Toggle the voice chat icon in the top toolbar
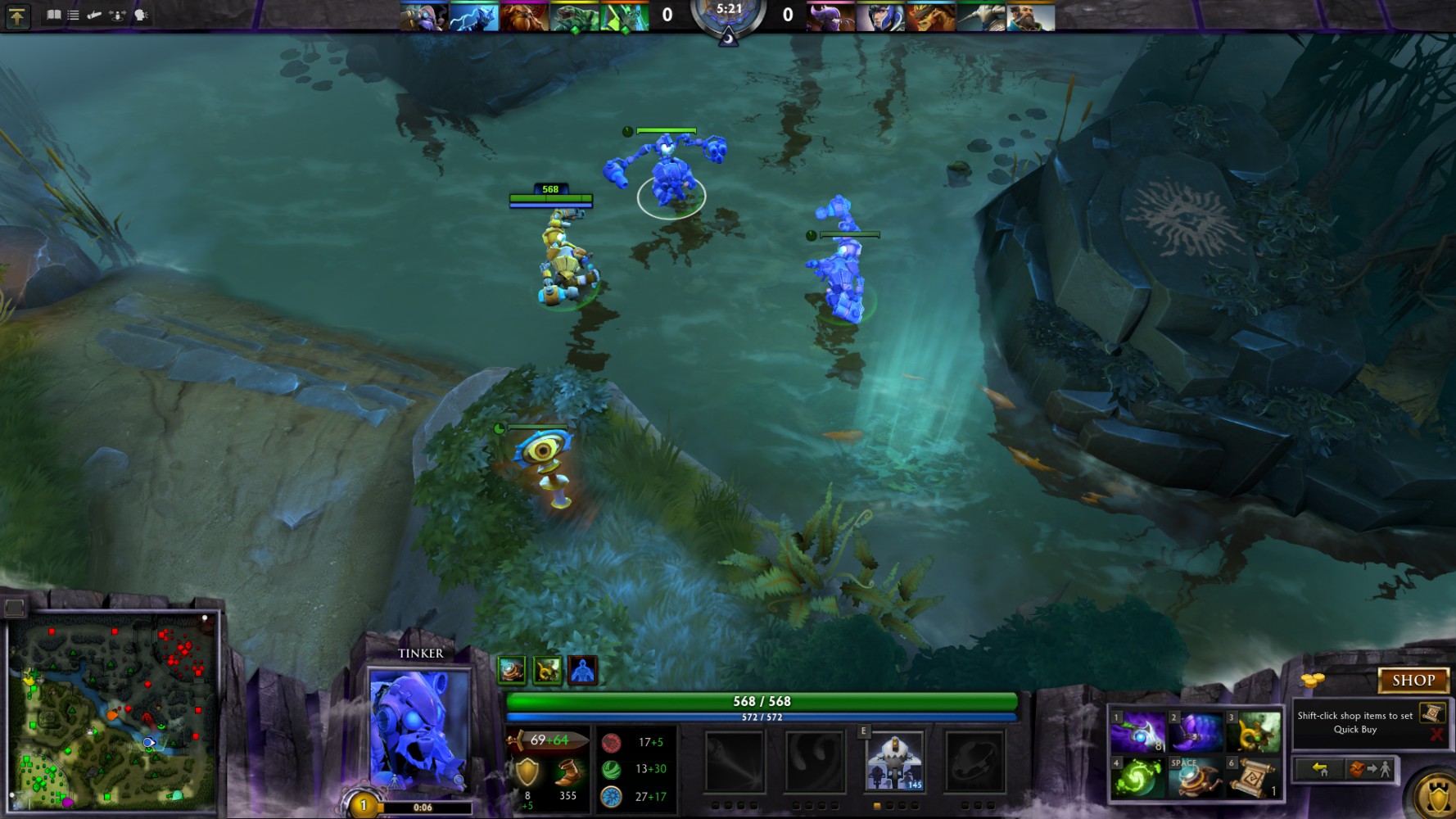The image size is (1456, 819). 141,14
